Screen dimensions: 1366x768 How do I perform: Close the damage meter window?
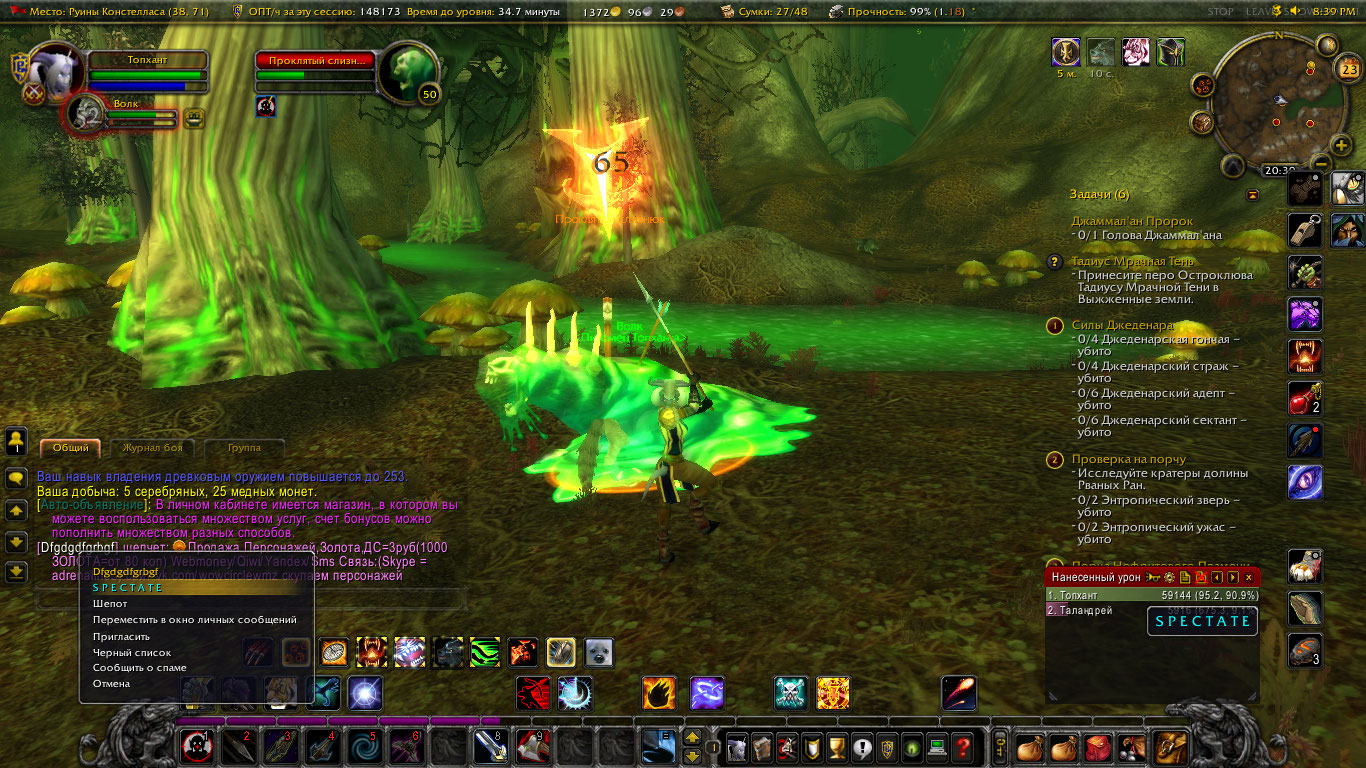[x=1248, y=577]
